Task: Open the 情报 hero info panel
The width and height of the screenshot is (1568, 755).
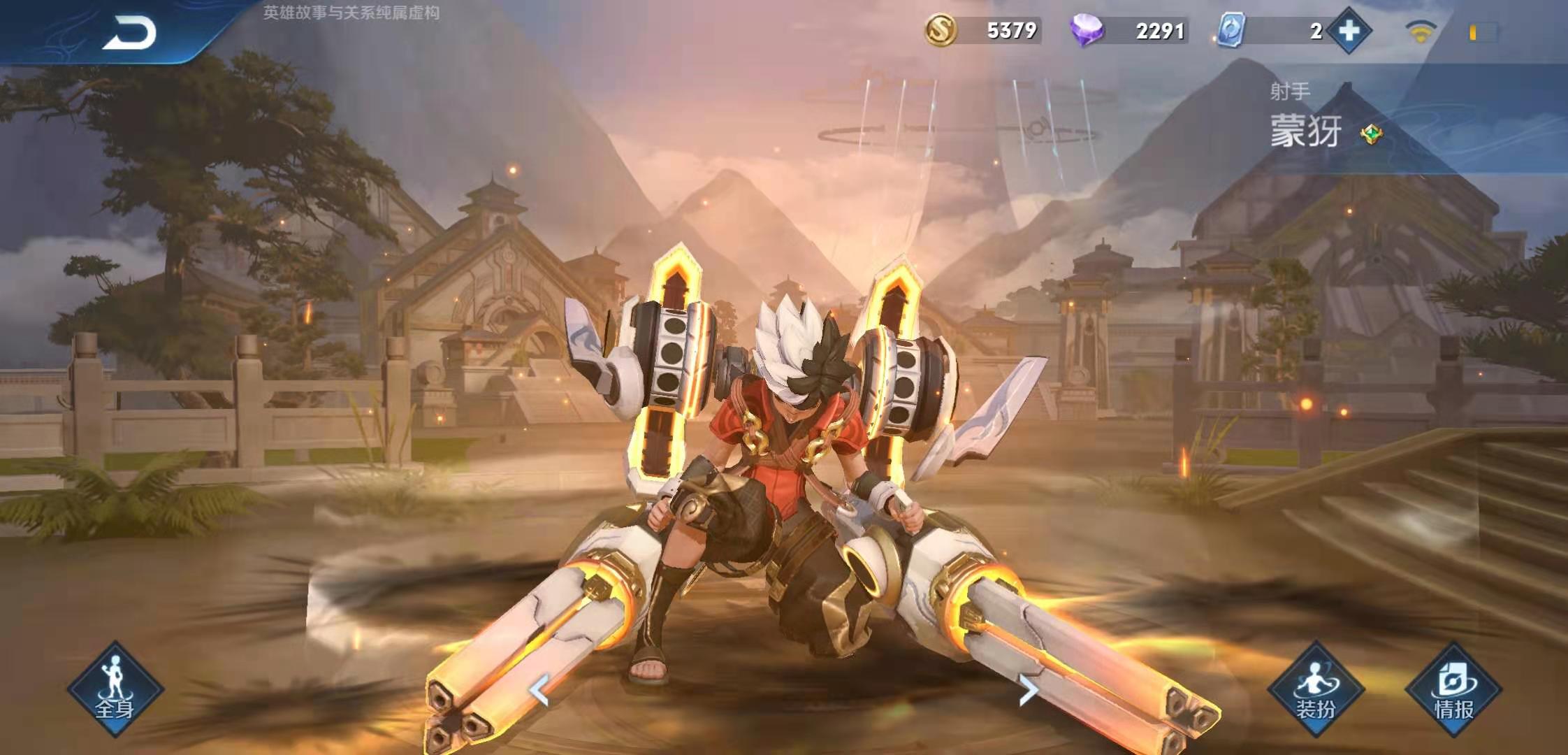Action: 1453,689
